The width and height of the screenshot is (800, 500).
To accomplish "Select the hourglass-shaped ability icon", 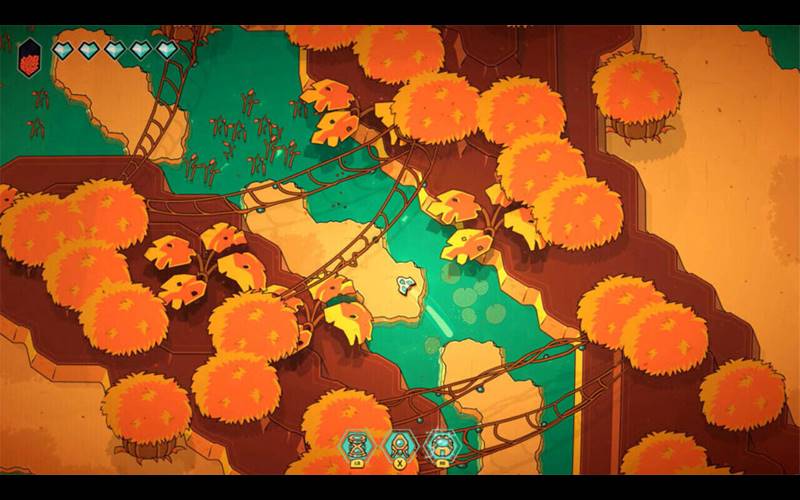I will [356, 443].
